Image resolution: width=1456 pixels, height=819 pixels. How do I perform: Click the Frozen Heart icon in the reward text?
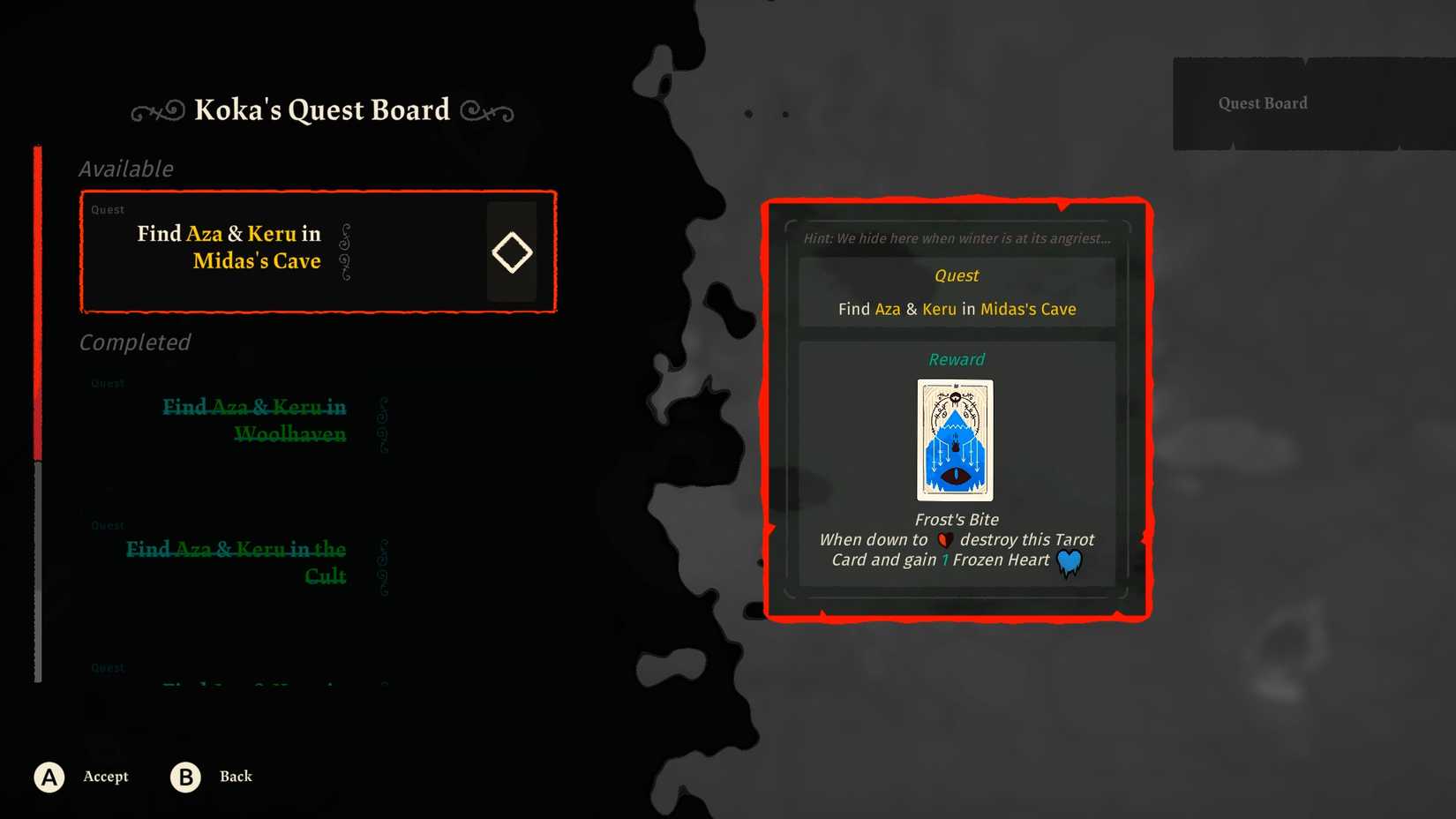[x=1069, y=560]
